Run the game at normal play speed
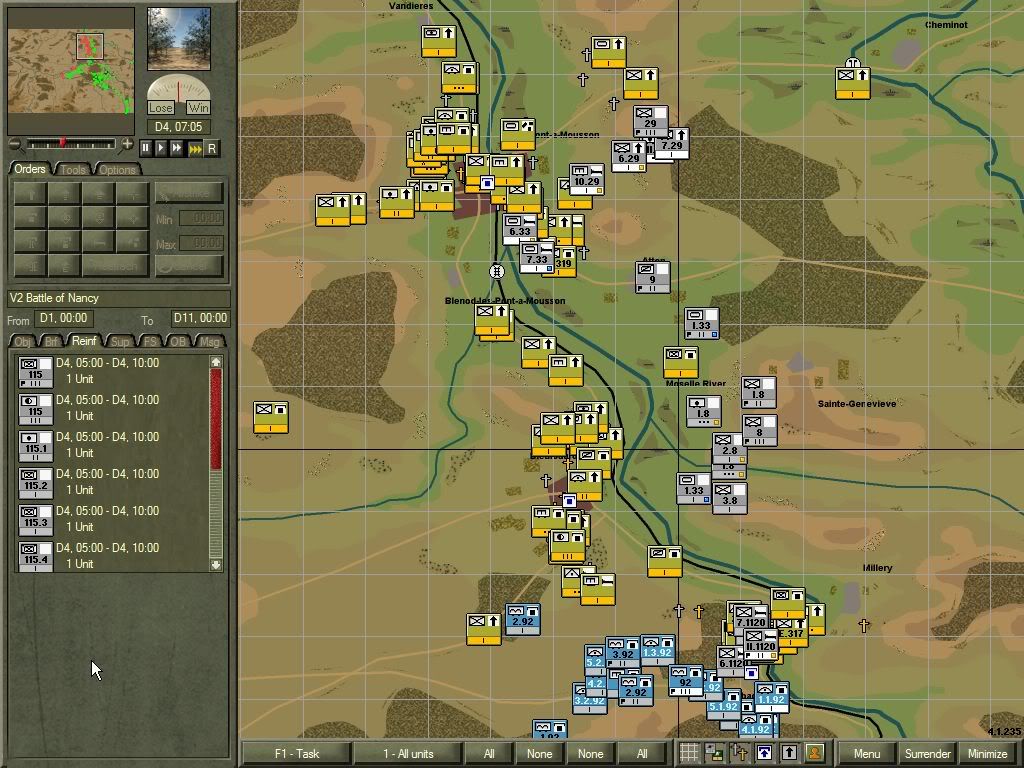This screenshot has height=768, width=1024. pyautogui.click(x=161, y=148)
